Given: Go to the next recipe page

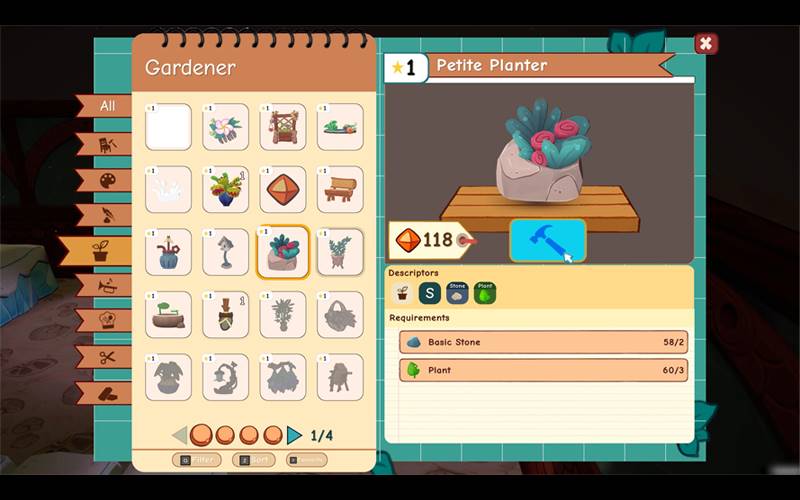Looking at the screenshot, I should 295,435.
